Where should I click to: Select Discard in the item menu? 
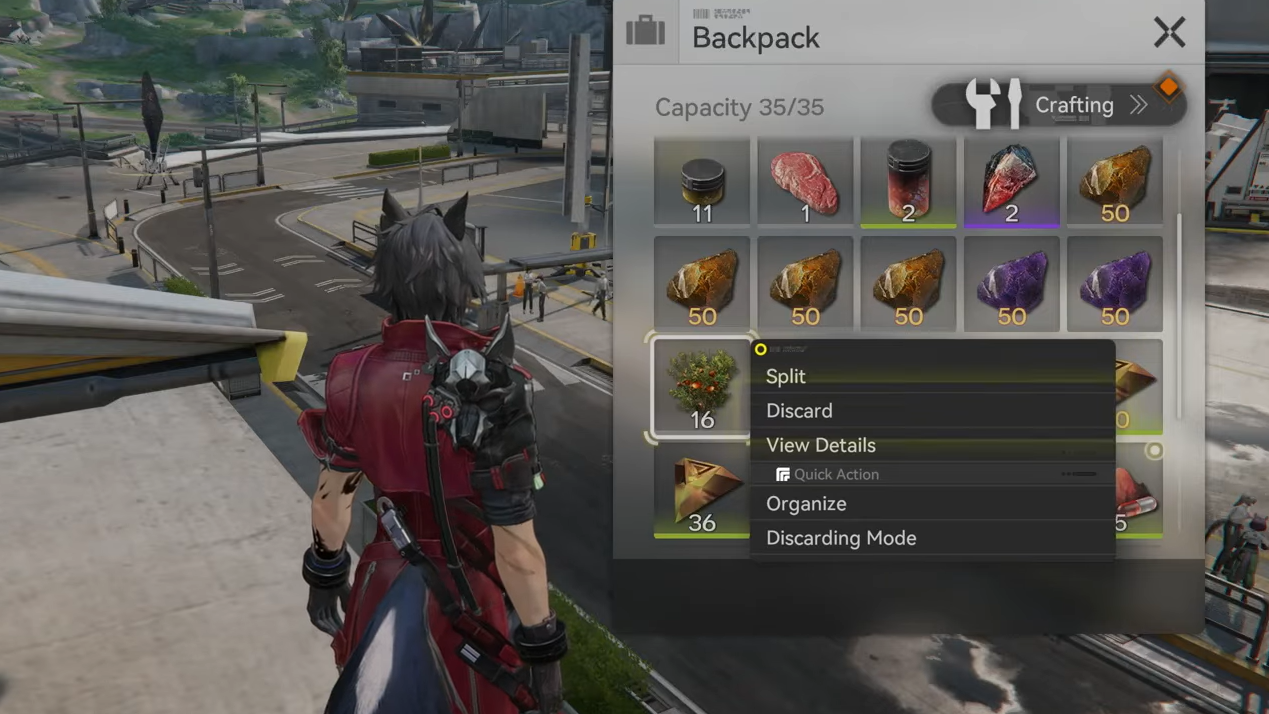[799, 411]
